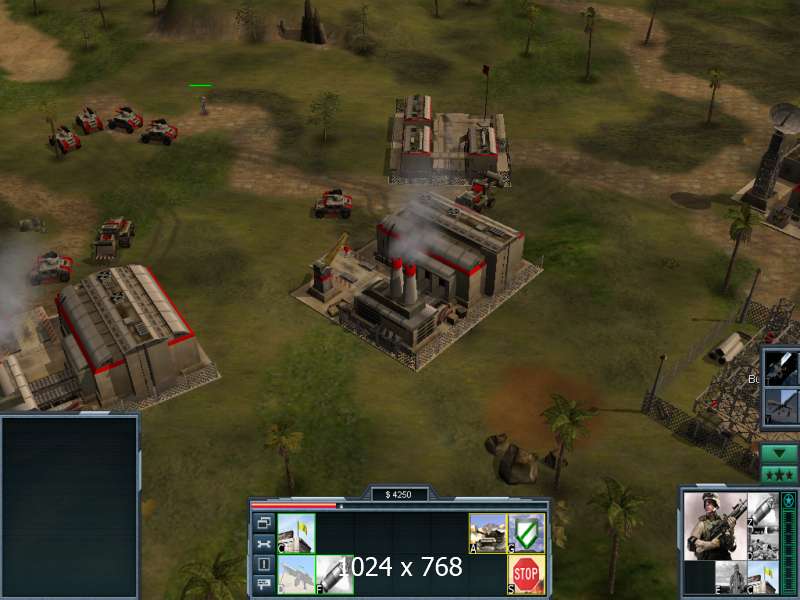Click the Stop command button
Screen dimensions: 800x600
[x=526, y=574]
